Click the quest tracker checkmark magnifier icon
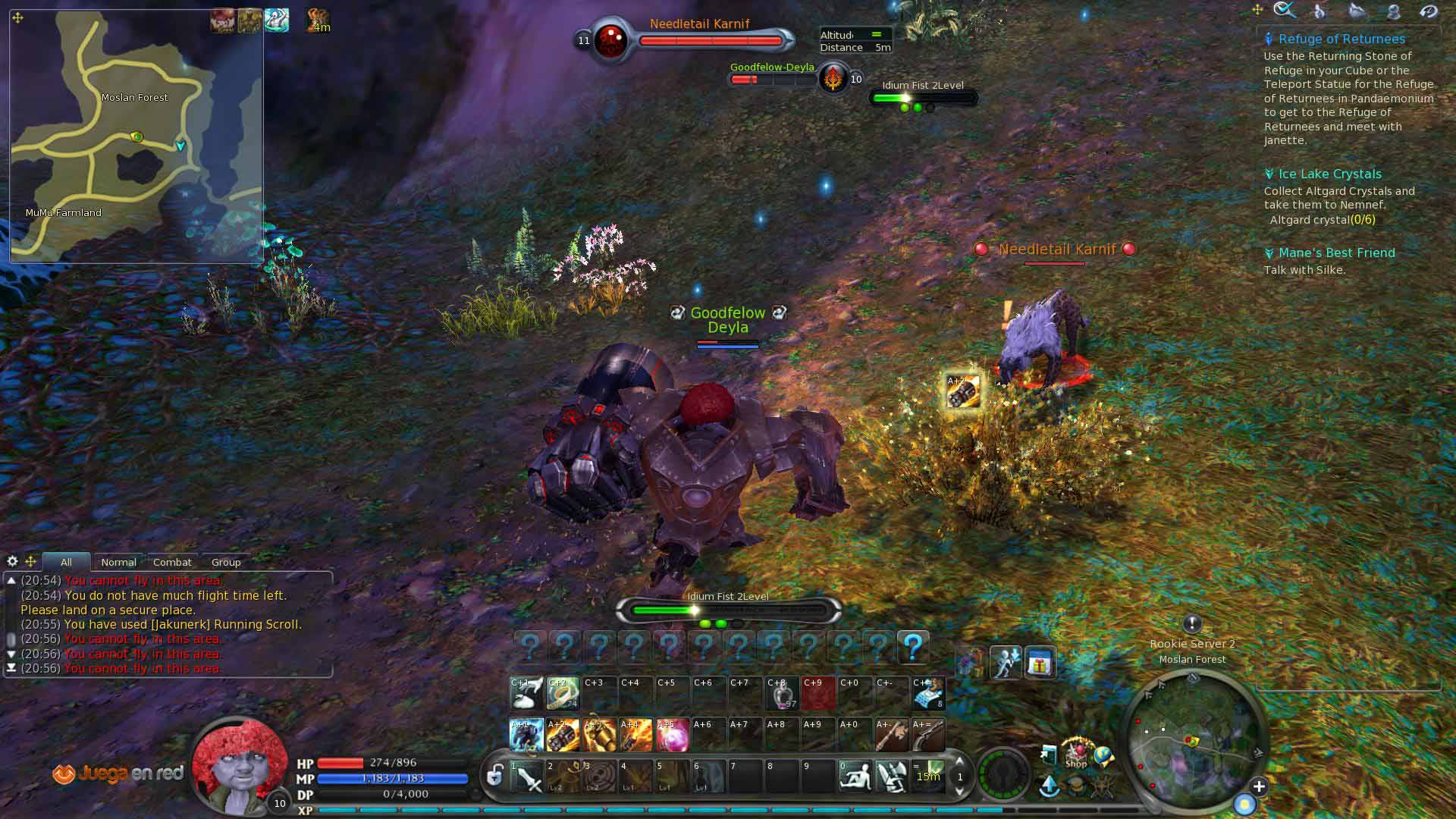1456x819 pixels. (1284, 10)
